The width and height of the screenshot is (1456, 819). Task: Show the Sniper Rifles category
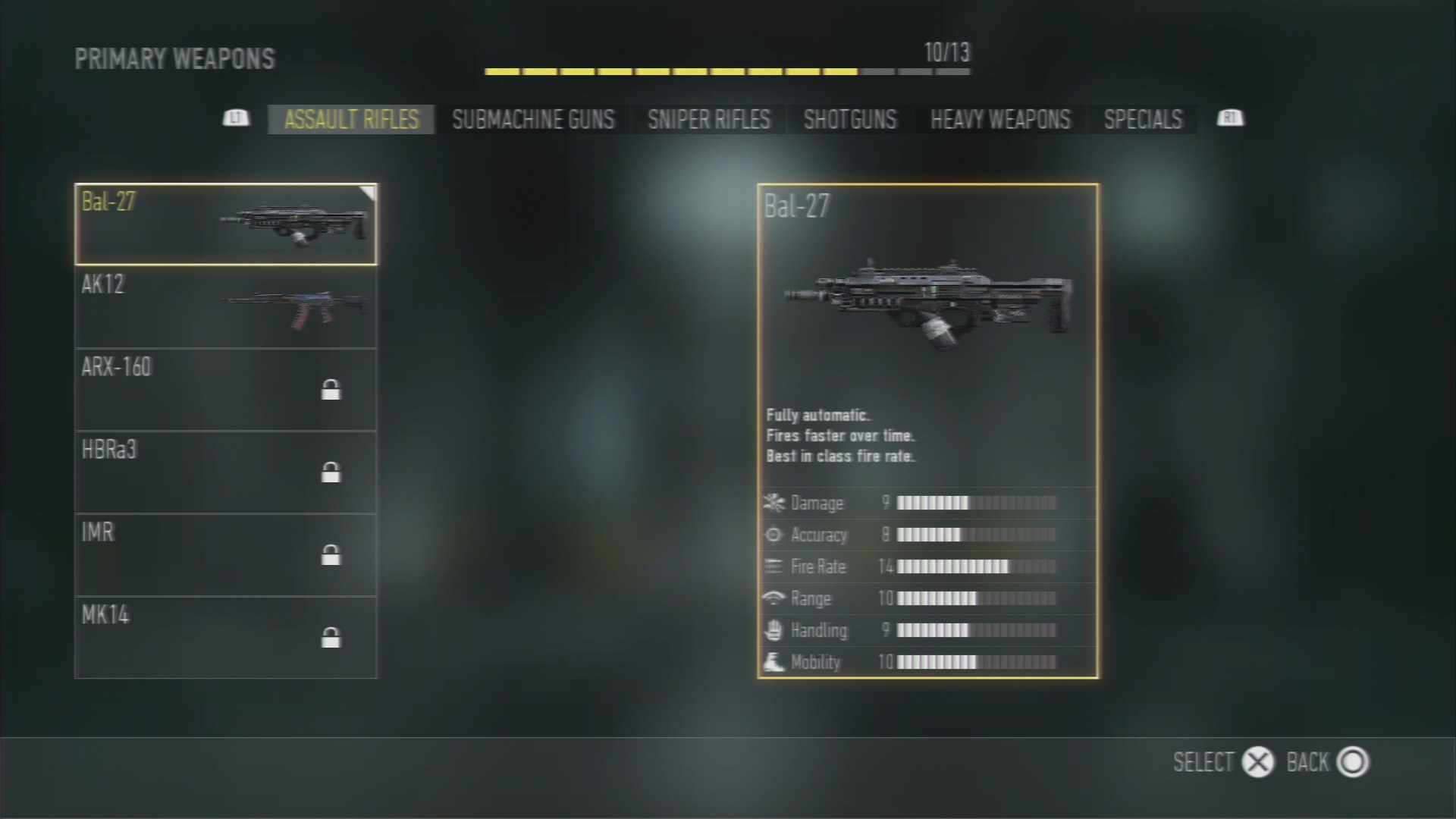[x=708, y=119]
